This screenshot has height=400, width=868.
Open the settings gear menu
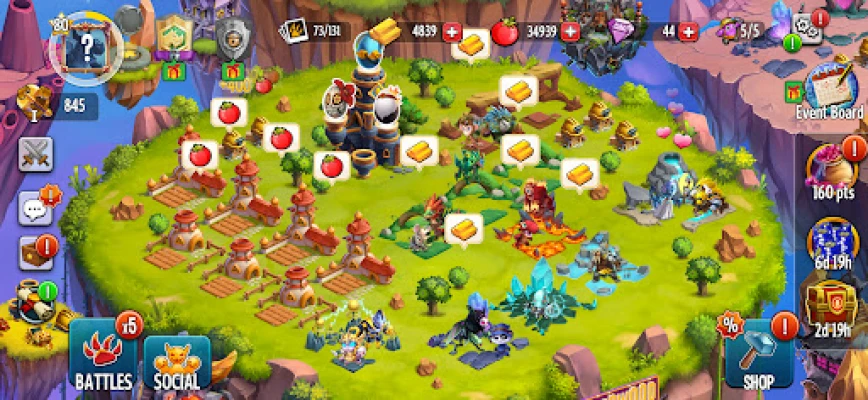click(805, 28)
